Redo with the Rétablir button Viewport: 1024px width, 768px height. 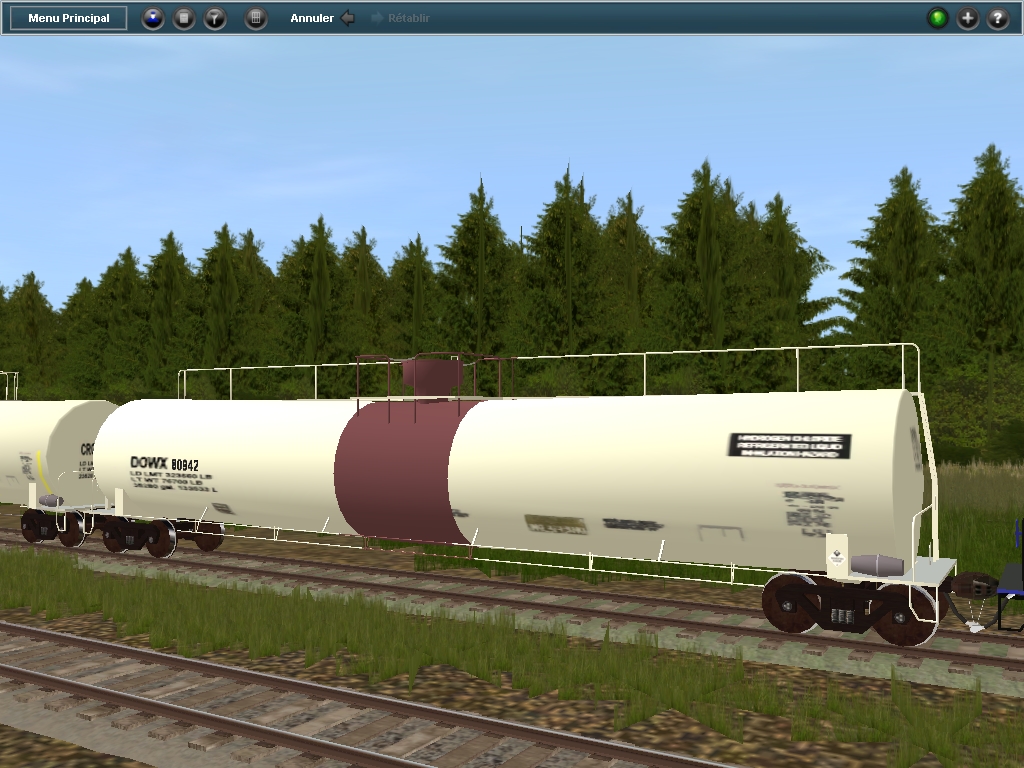point(400,18)
